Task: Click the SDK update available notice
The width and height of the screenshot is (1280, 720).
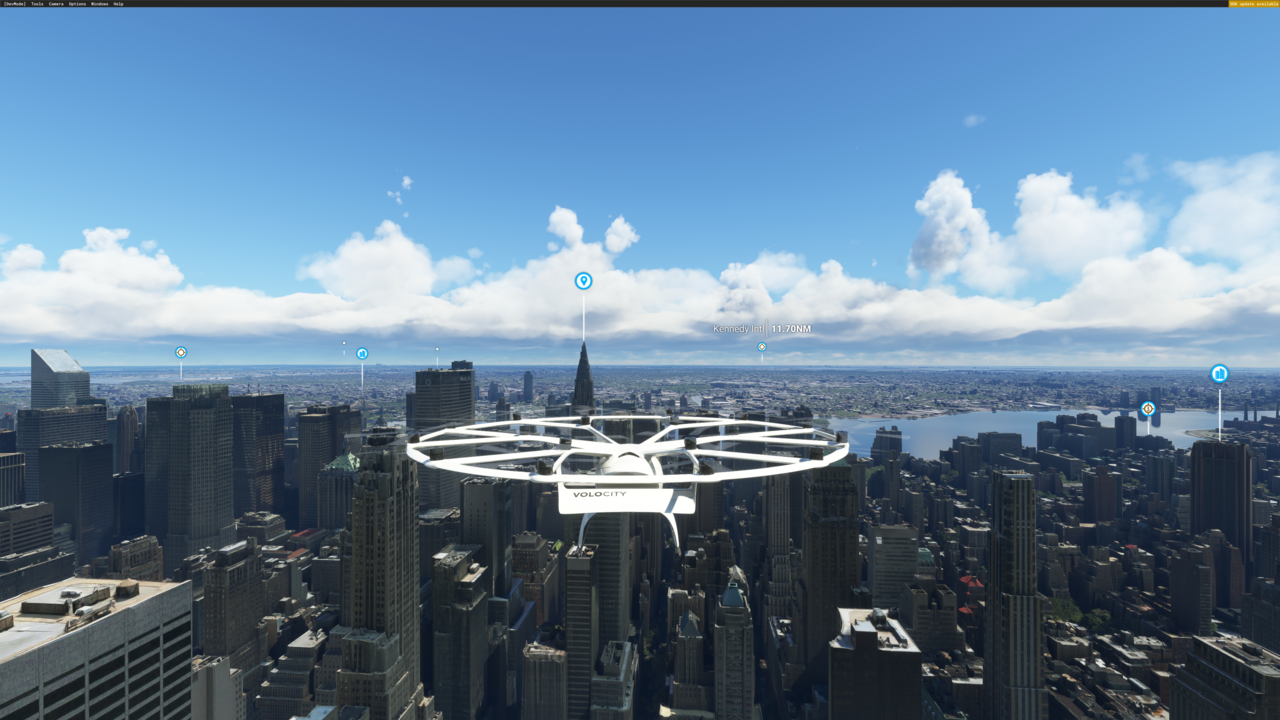Action: point(1253,4)
